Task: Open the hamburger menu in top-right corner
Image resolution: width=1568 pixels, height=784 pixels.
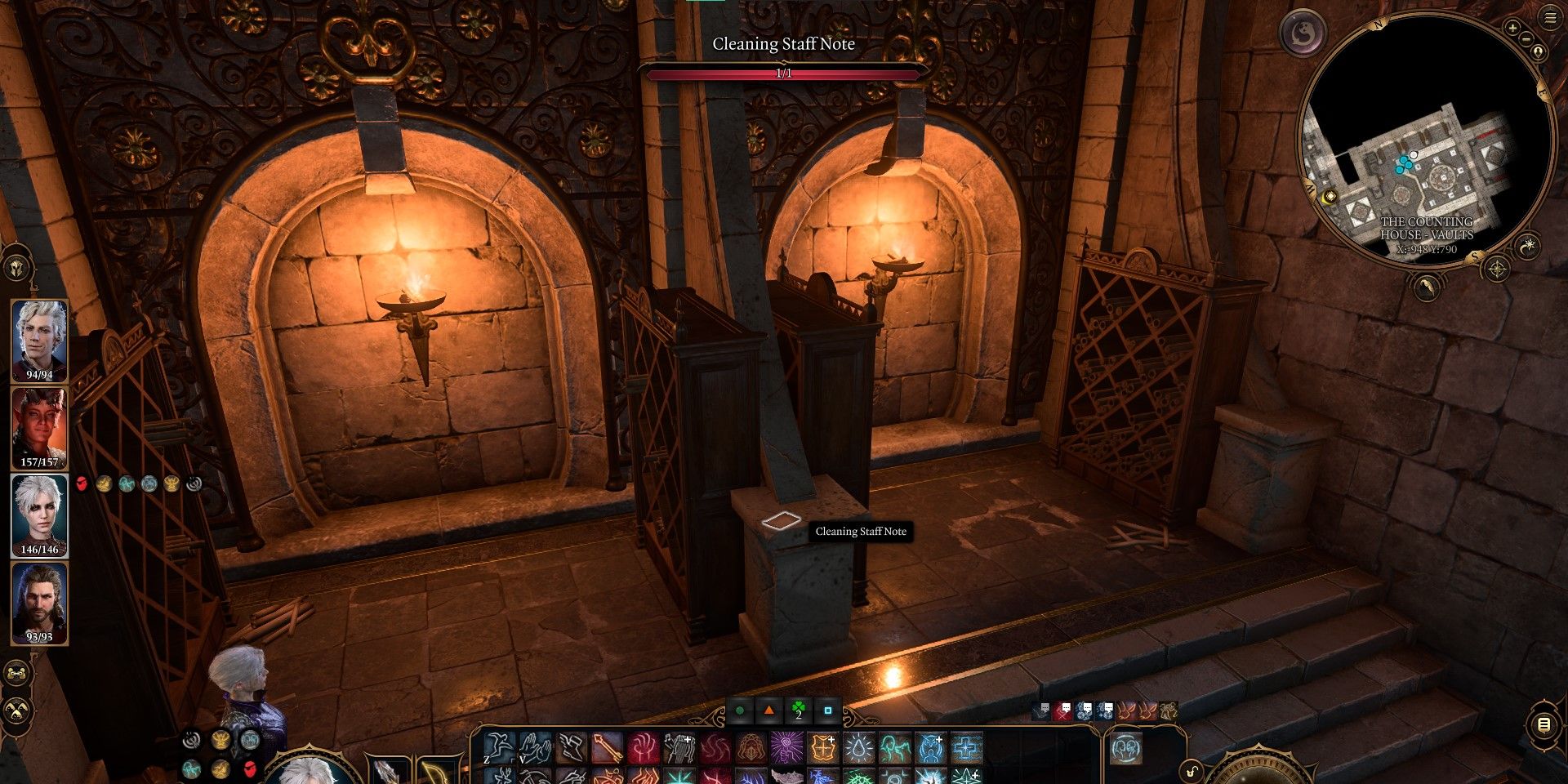Action: (x=1551, y=17)
